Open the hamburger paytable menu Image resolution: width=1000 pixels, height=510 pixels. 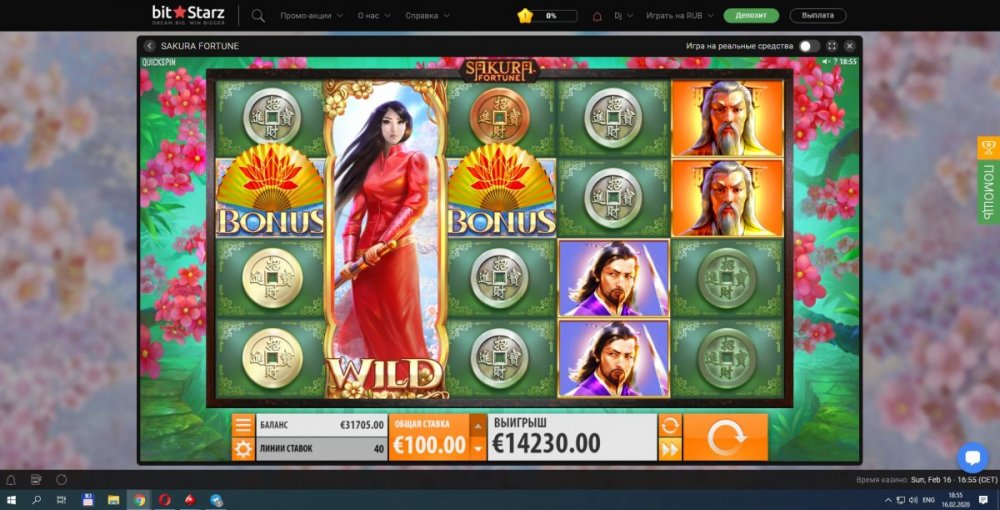pyautogui.click(x=243, y=425)
